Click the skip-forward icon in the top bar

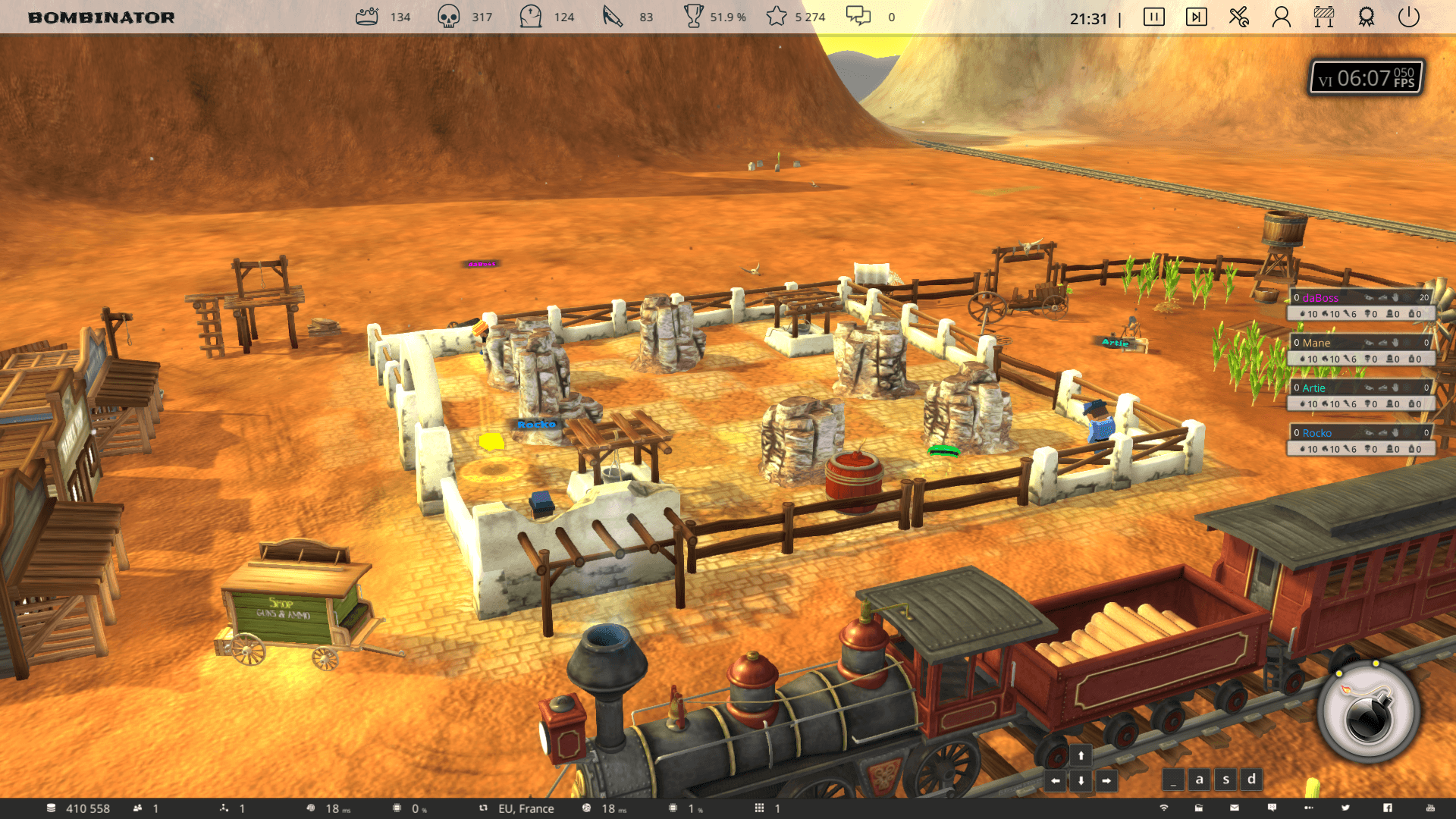pyautogui.click(x=1196, y=17)
